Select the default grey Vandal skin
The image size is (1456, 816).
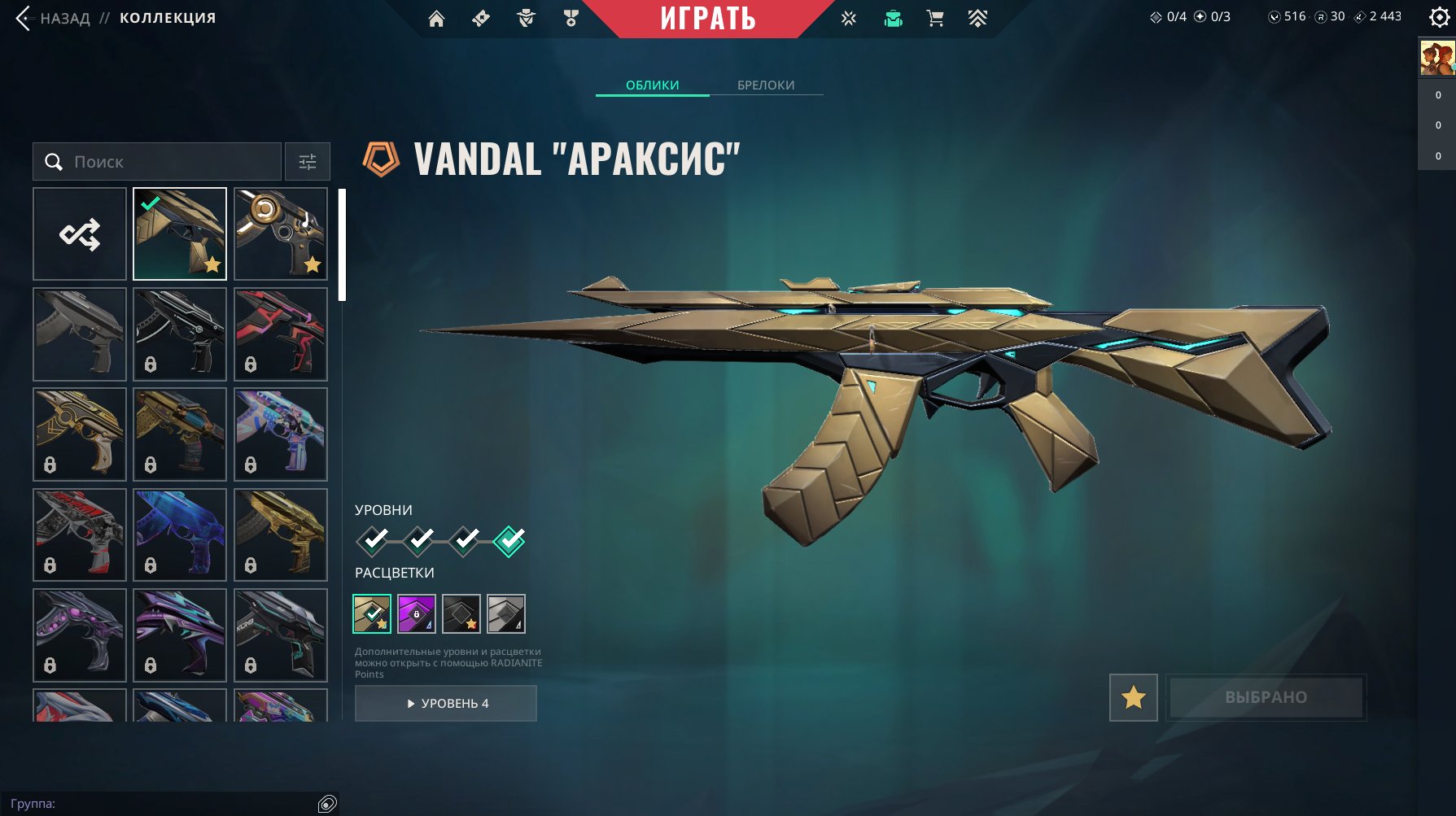click(80, 334)
